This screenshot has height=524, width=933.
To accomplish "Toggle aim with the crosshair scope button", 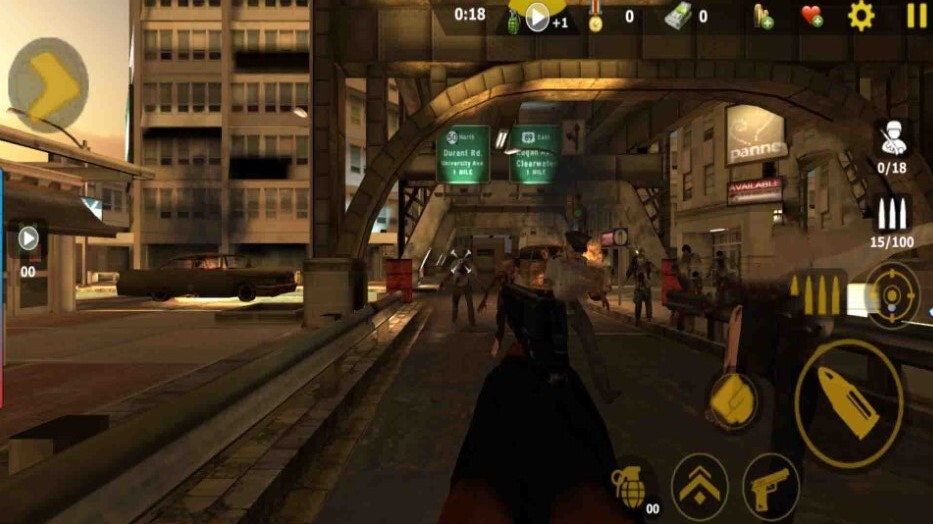I will coord(892,296).
